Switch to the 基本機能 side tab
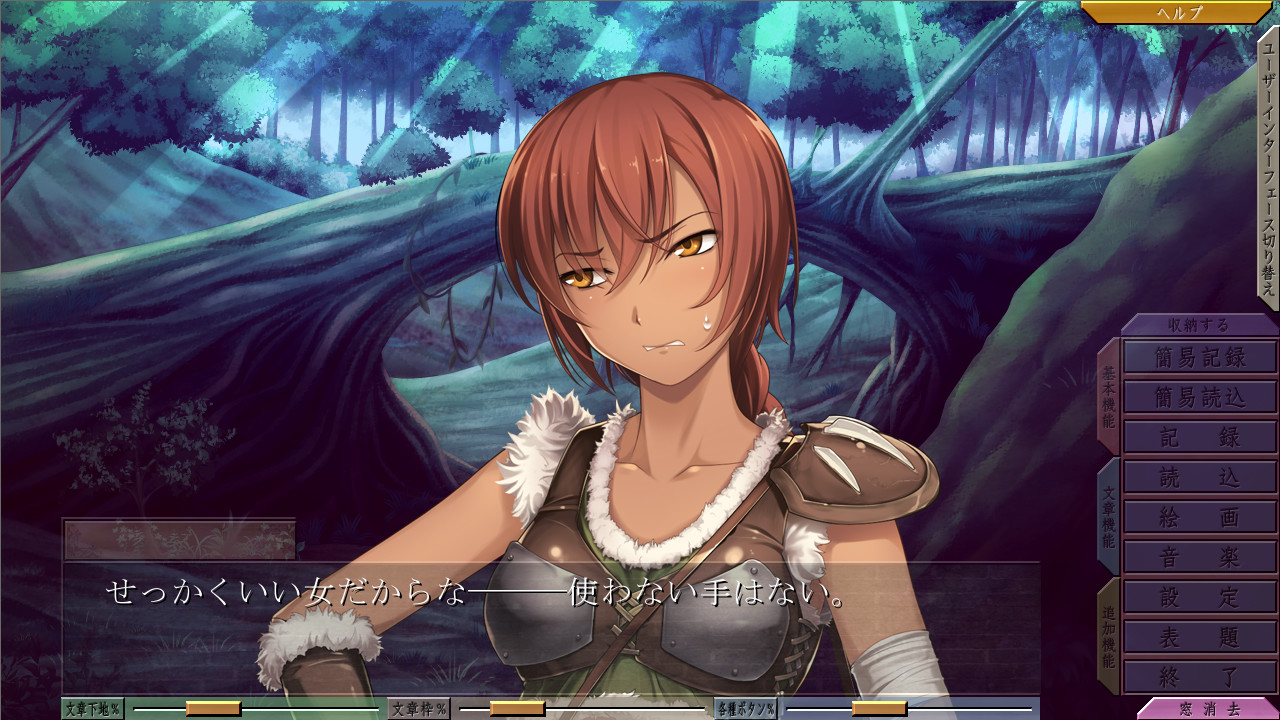The height and width of the screenshot is (720, 1280). pyautogui.click(x=1108, y=395)
